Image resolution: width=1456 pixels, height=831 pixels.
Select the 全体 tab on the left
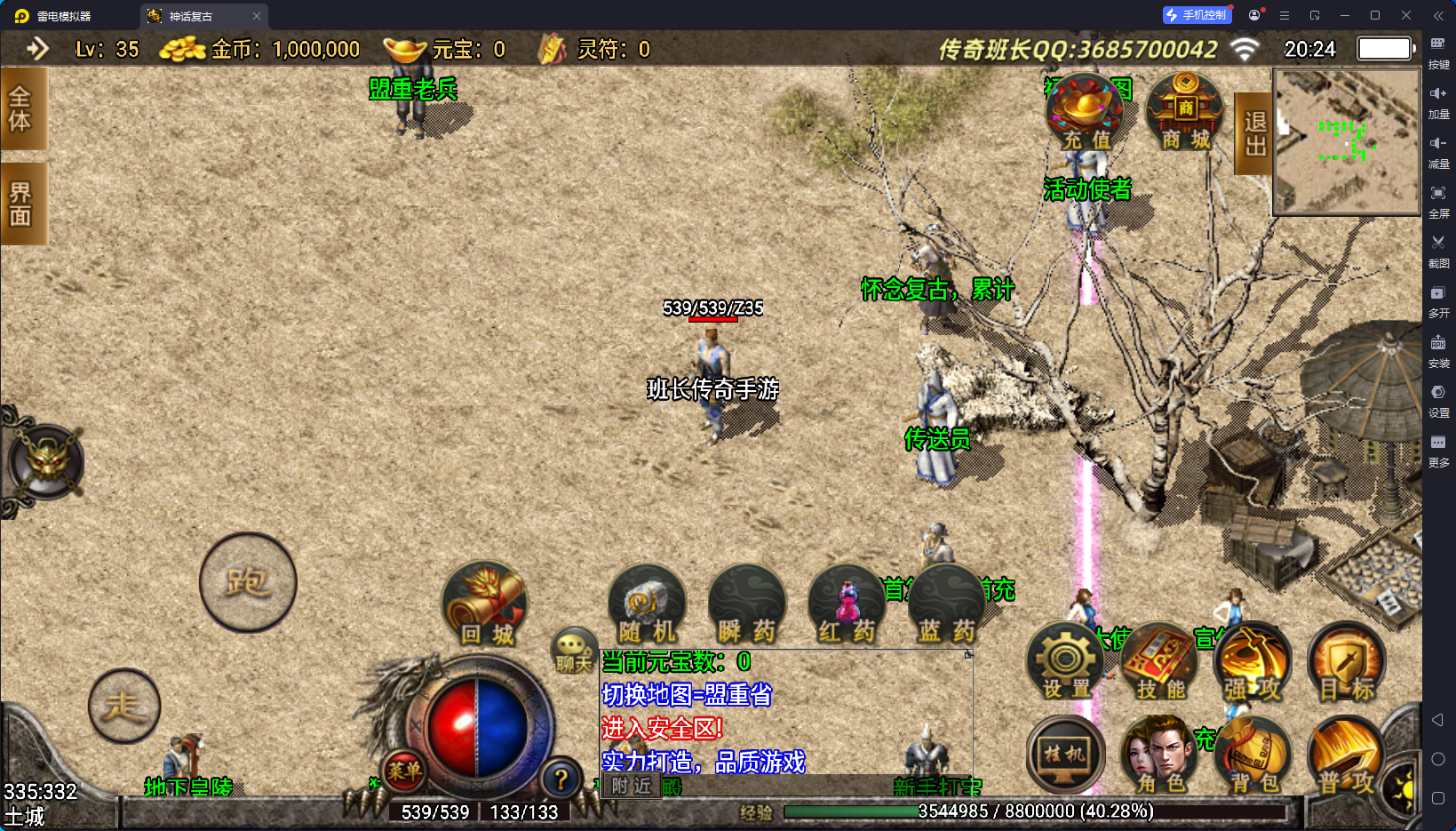point(21,108)
